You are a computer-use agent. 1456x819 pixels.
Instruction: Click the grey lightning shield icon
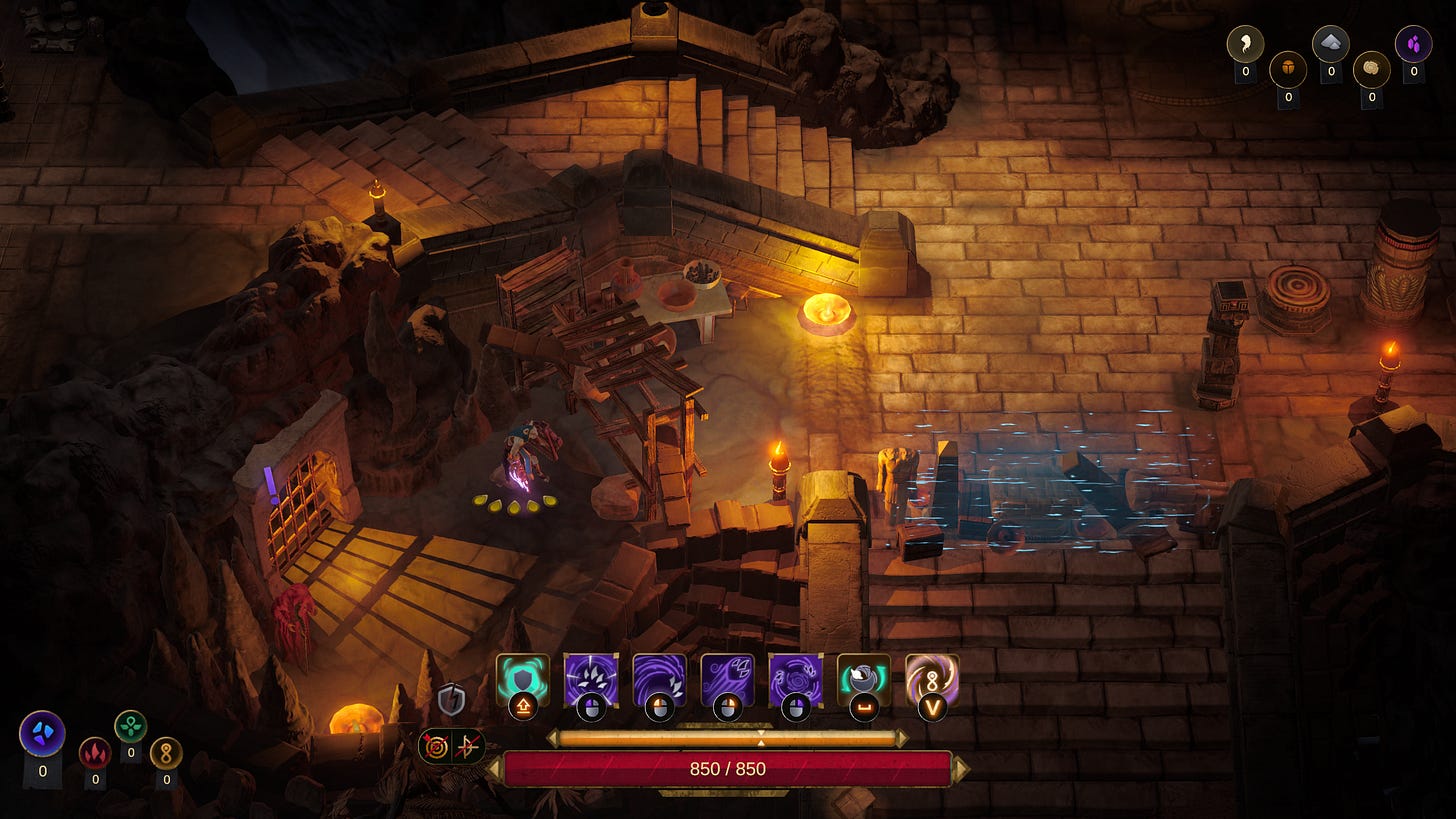pyautogui.click(x=452, y=699)
